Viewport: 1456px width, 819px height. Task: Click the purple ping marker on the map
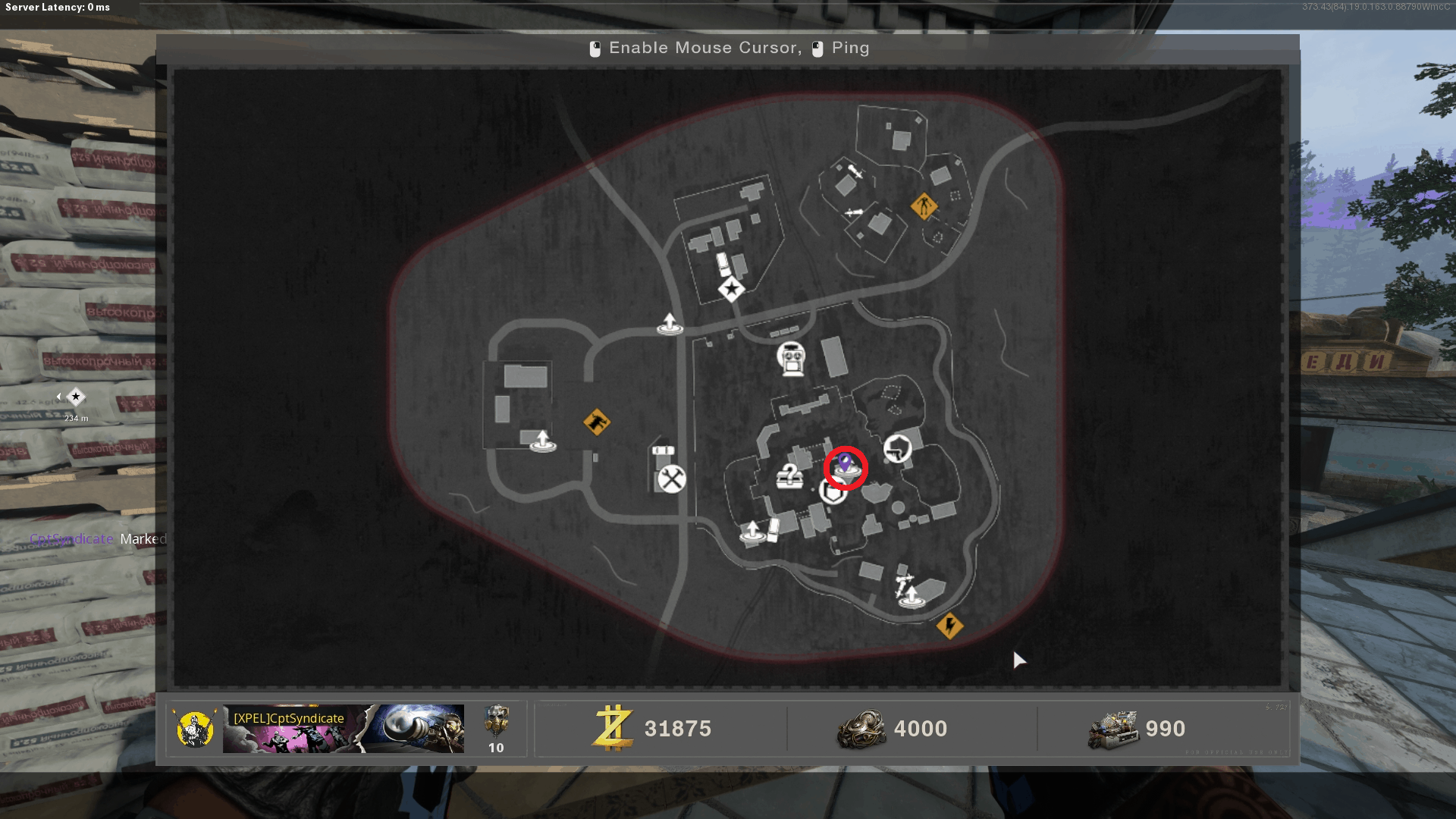coord(845,463)
